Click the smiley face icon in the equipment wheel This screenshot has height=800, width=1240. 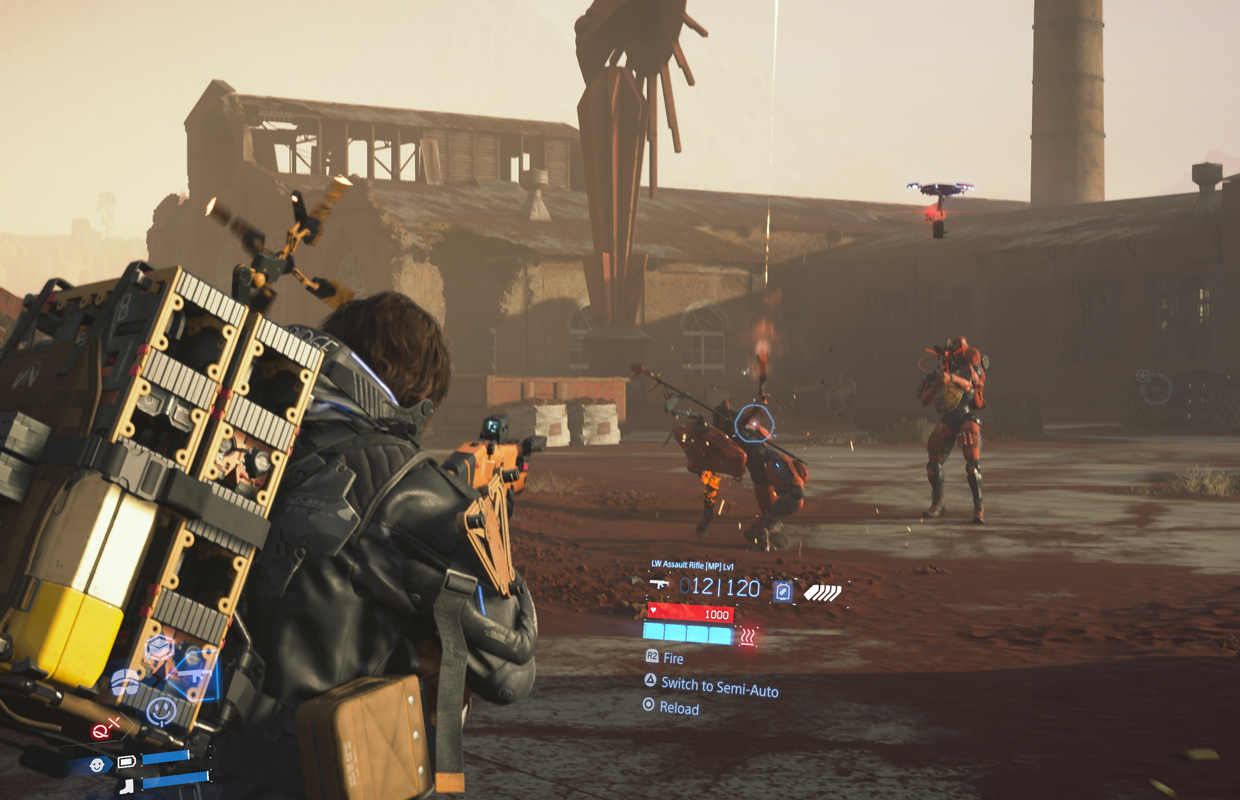[160, 711]
